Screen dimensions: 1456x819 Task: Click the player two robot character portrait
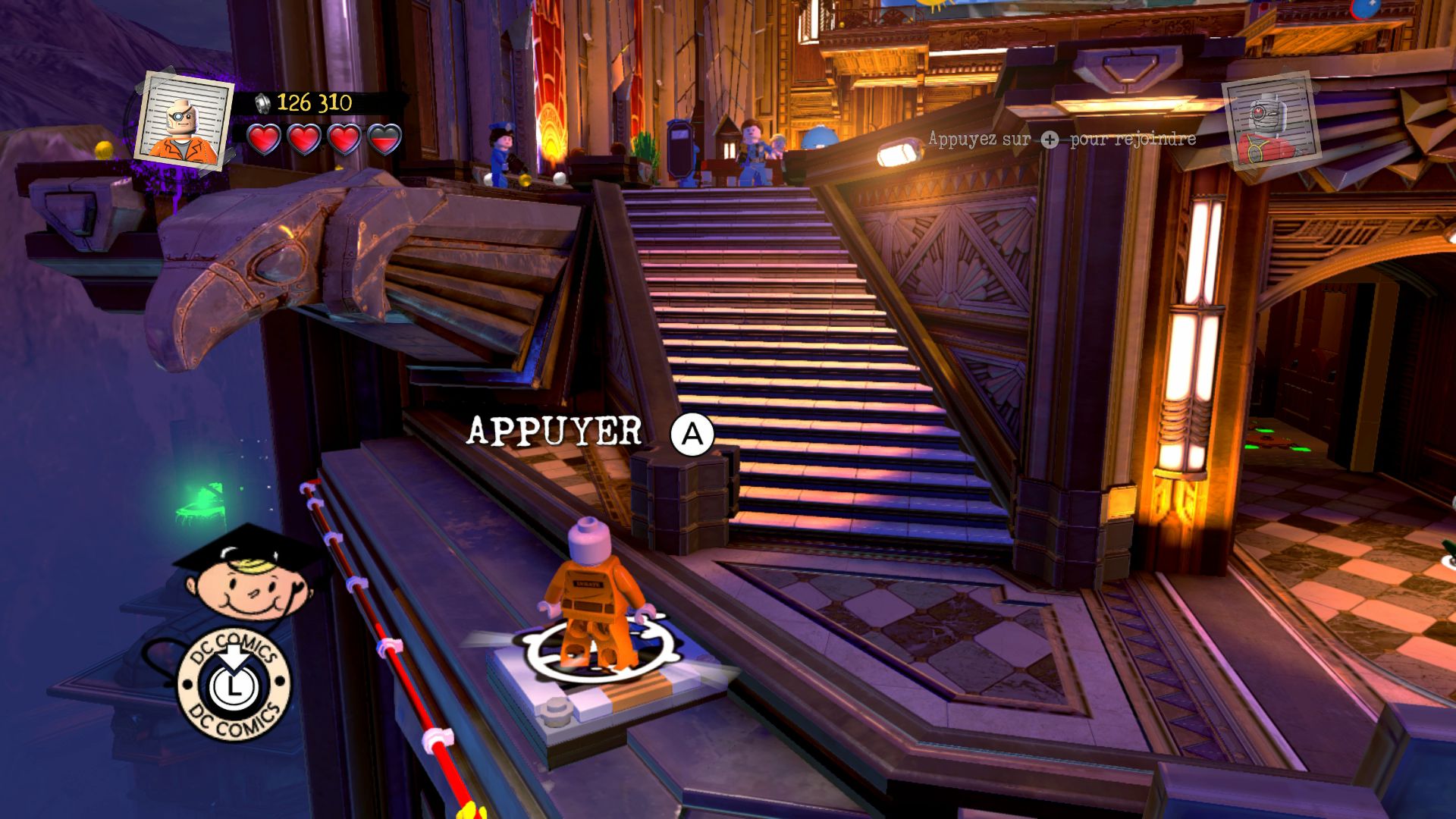(x=1272, y=121)
